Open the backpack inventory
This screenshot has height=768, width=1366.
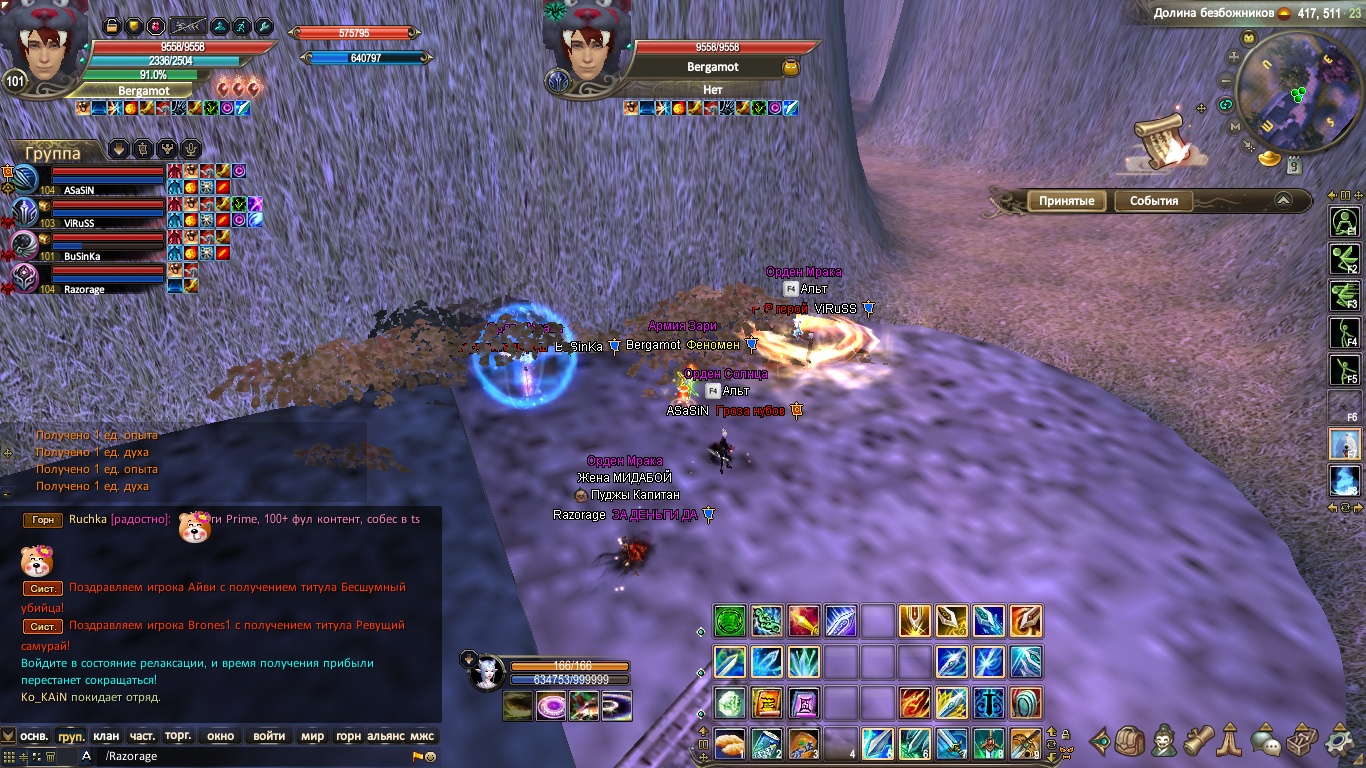coord(1129,741)
